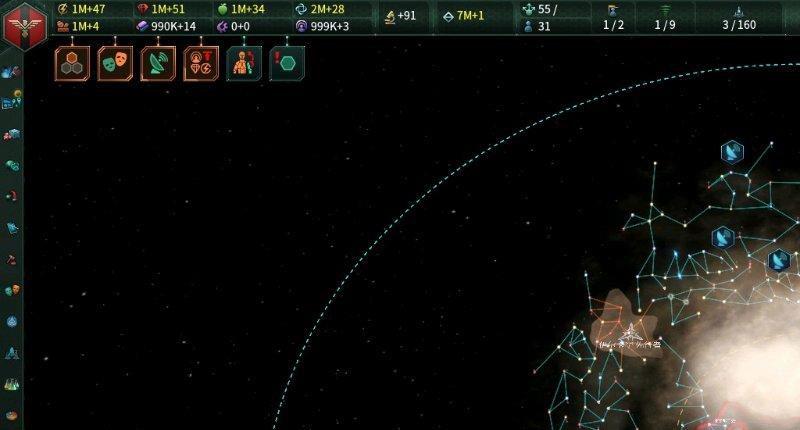Open the green hexagon exclamation alert
The height and width of the screenshot is (430, 800).
pyautogui.click(x=287, y=63)
